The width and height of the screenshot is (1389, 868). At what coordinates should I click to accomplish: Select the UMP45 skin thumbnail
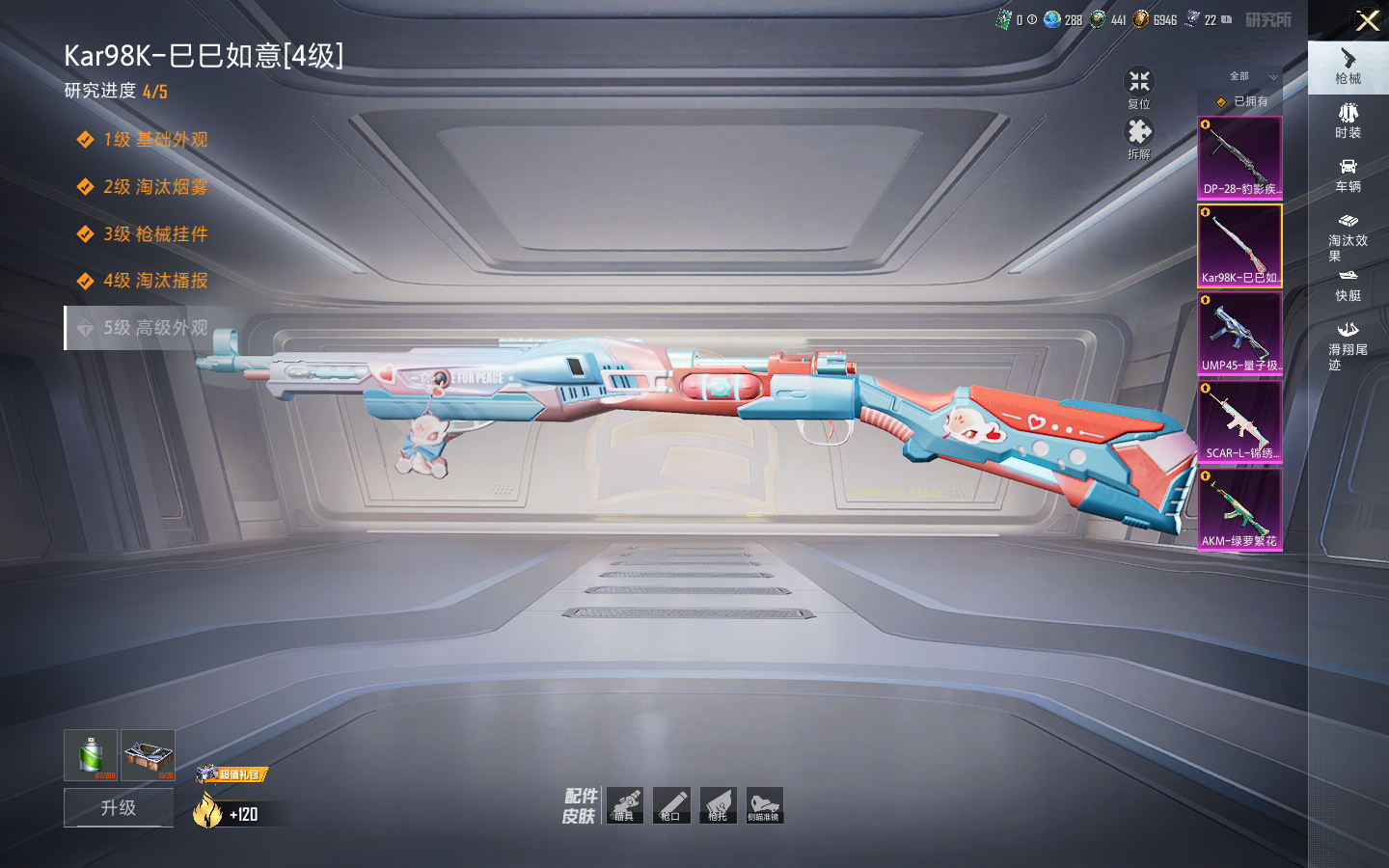click(x=1239, y=333)
